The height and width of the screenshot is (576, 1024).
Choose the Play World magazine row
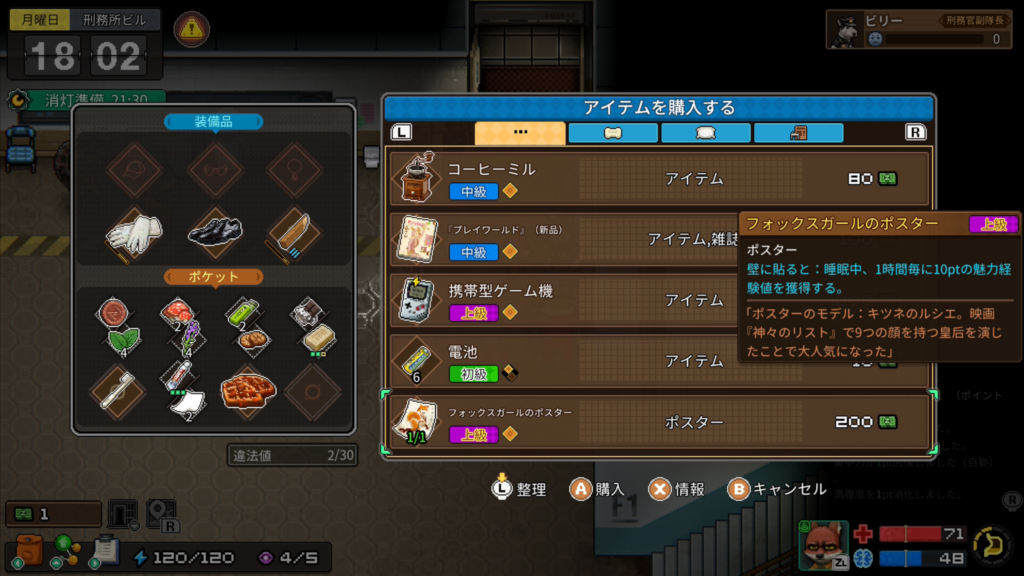coord(560,239)
